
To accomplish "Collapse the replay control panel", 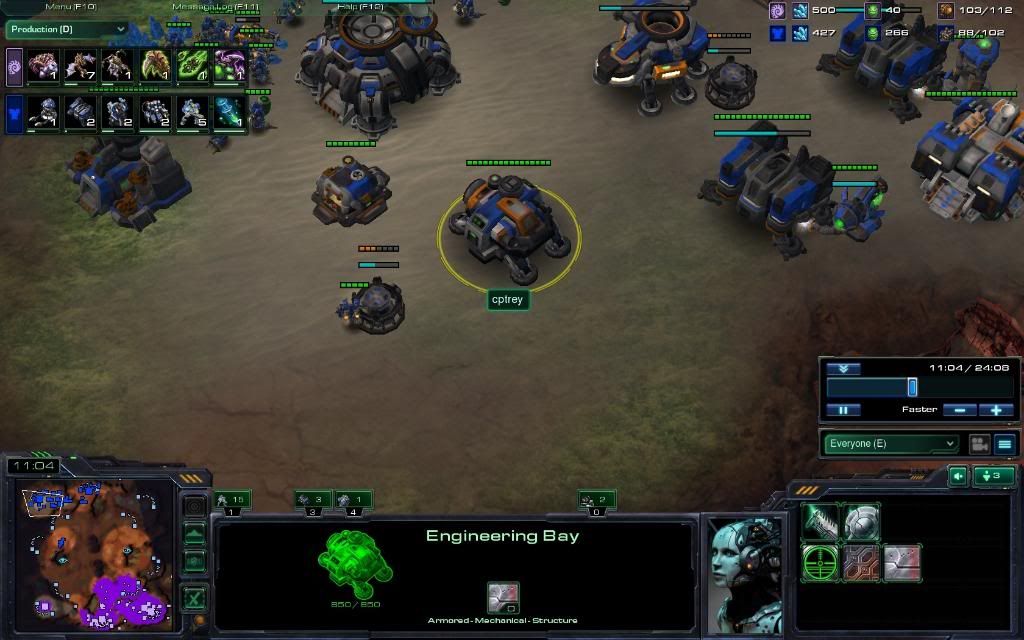I will tap(843, 368).
